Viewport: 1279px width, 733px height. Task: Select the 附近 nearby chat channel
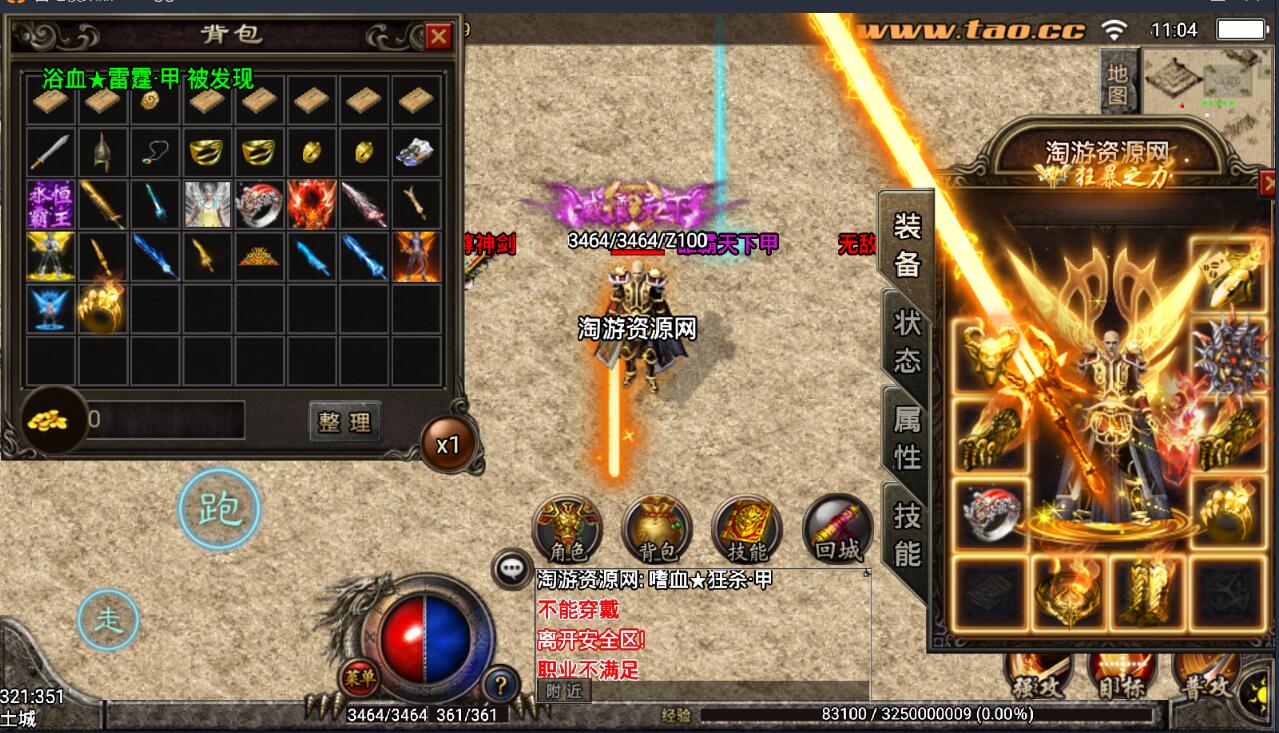pyautogui.click(x=563, y=690)
